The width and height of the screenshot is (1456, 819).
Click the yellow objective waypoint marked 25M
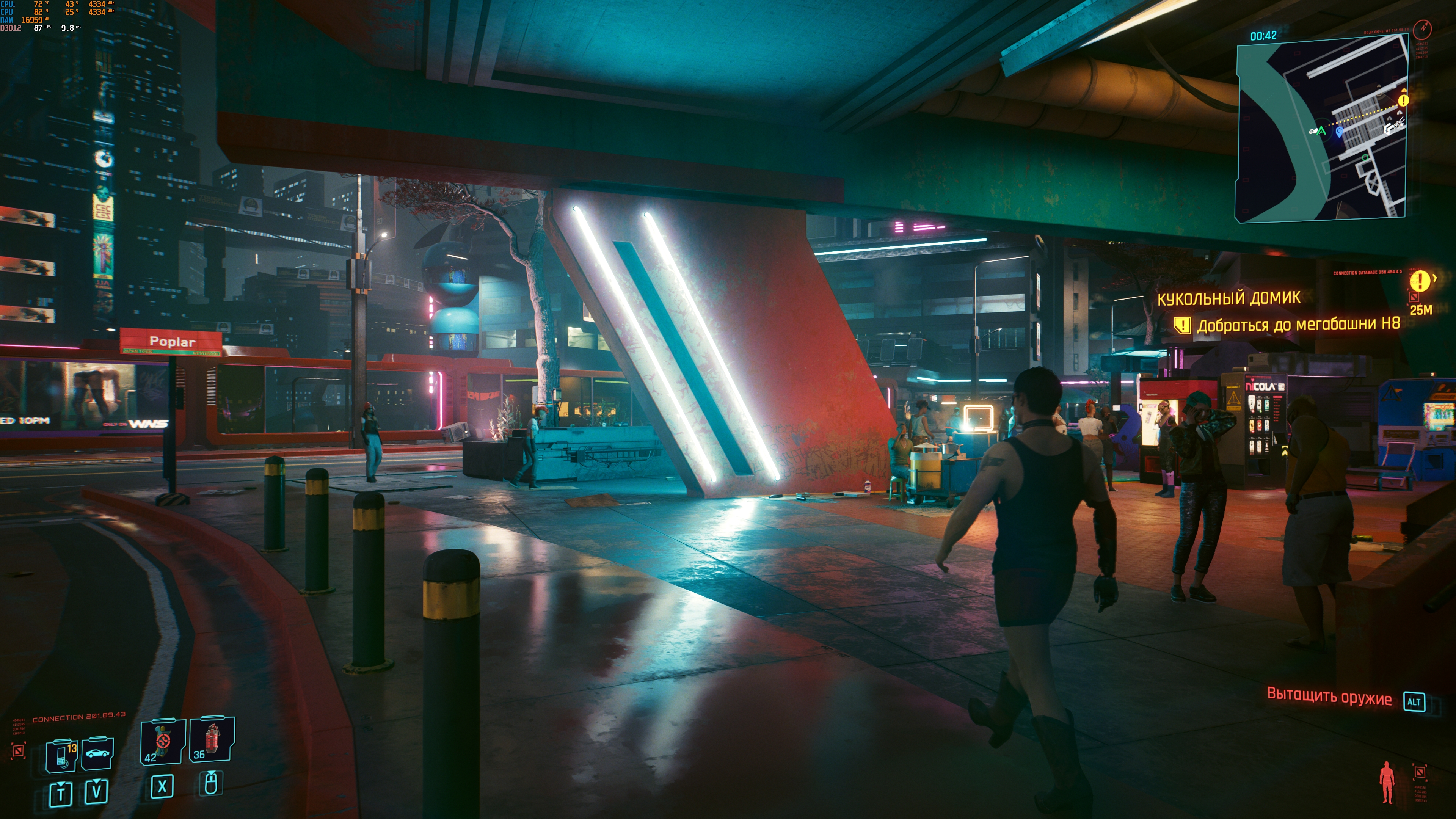tap(1419, 281)
